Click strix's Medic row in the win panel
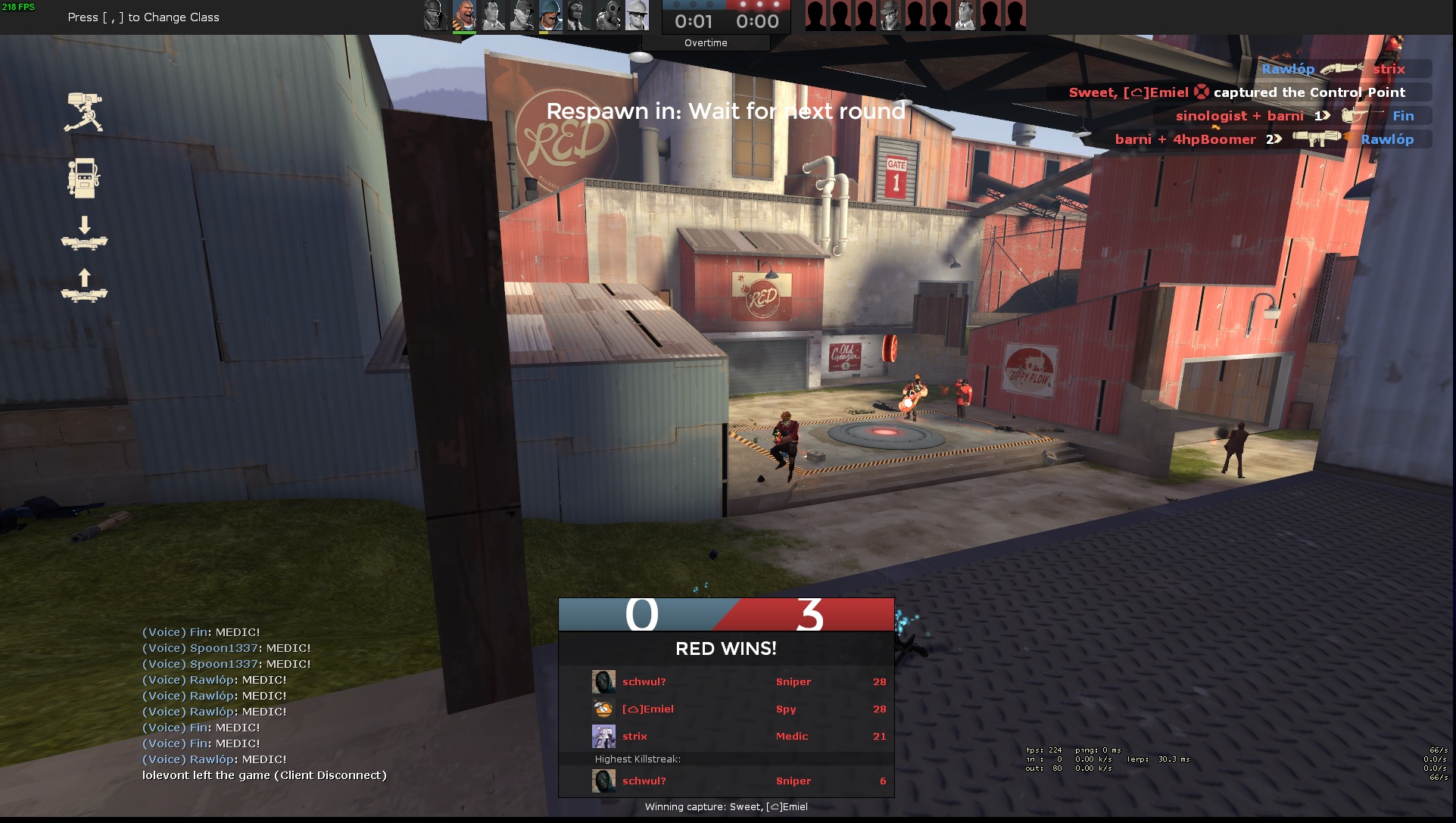Screen dimensions: 1456x823 click(725, 737)
